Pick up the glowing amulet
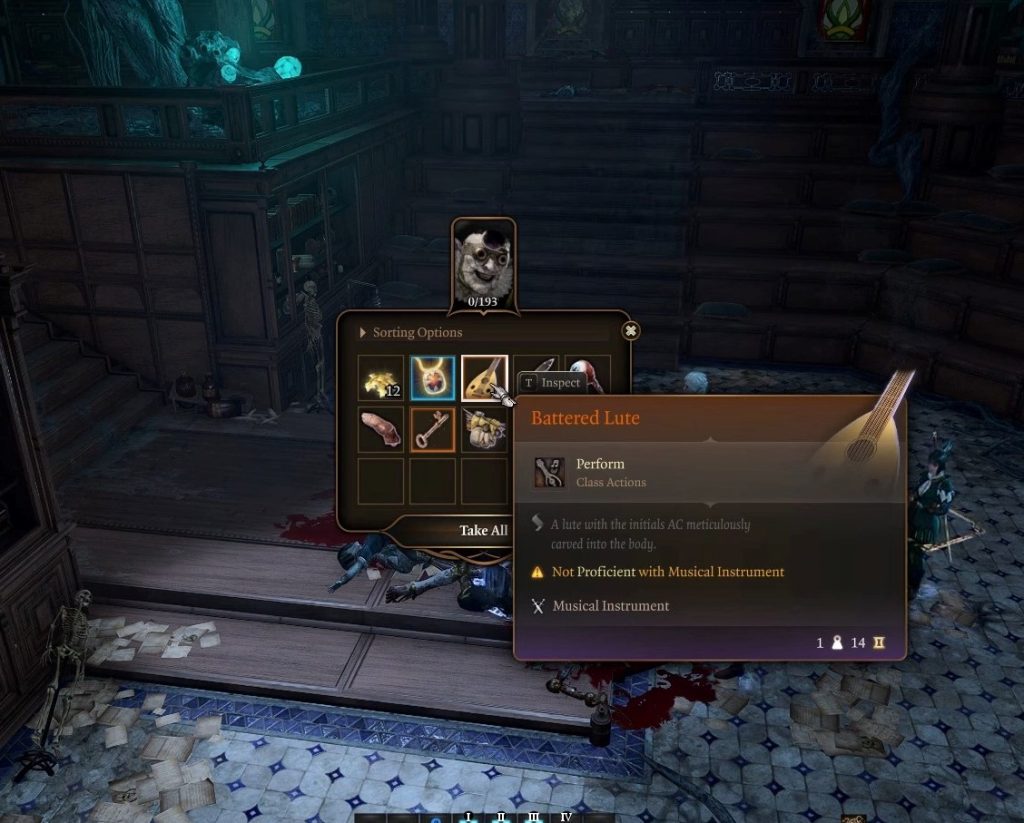 tap(432, 378)
